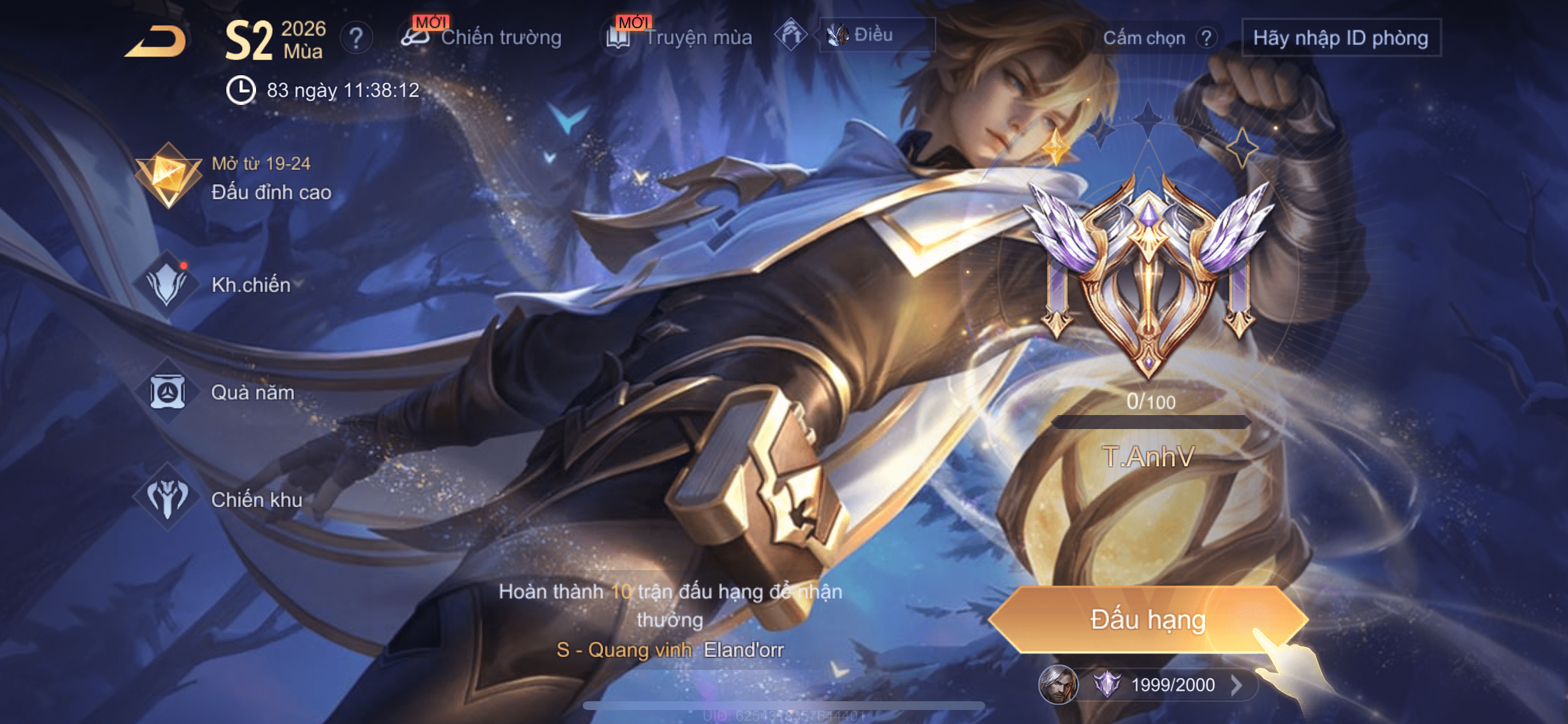Open the Chiến trường menu
The image size is (1568, 724).
point(482,38)
